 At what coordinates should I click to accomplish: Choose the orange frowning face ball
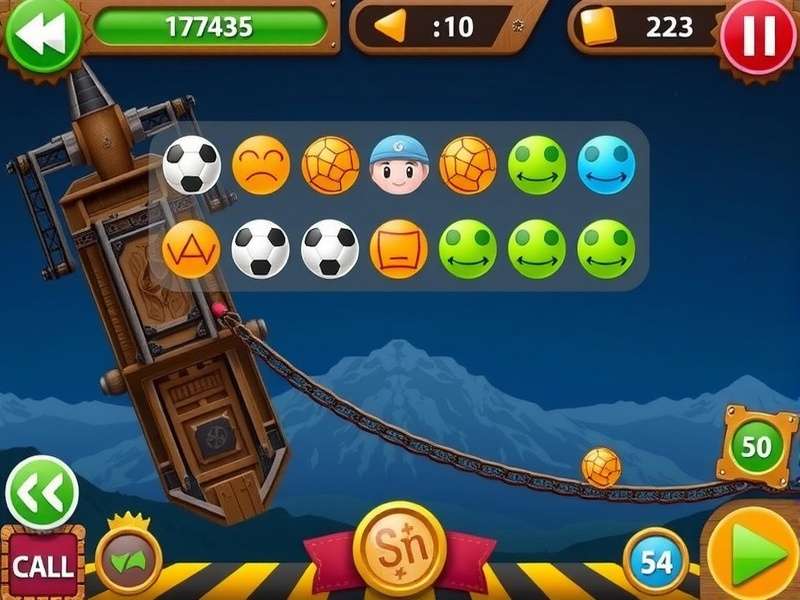pyautogui.click(x=261, y=165)
